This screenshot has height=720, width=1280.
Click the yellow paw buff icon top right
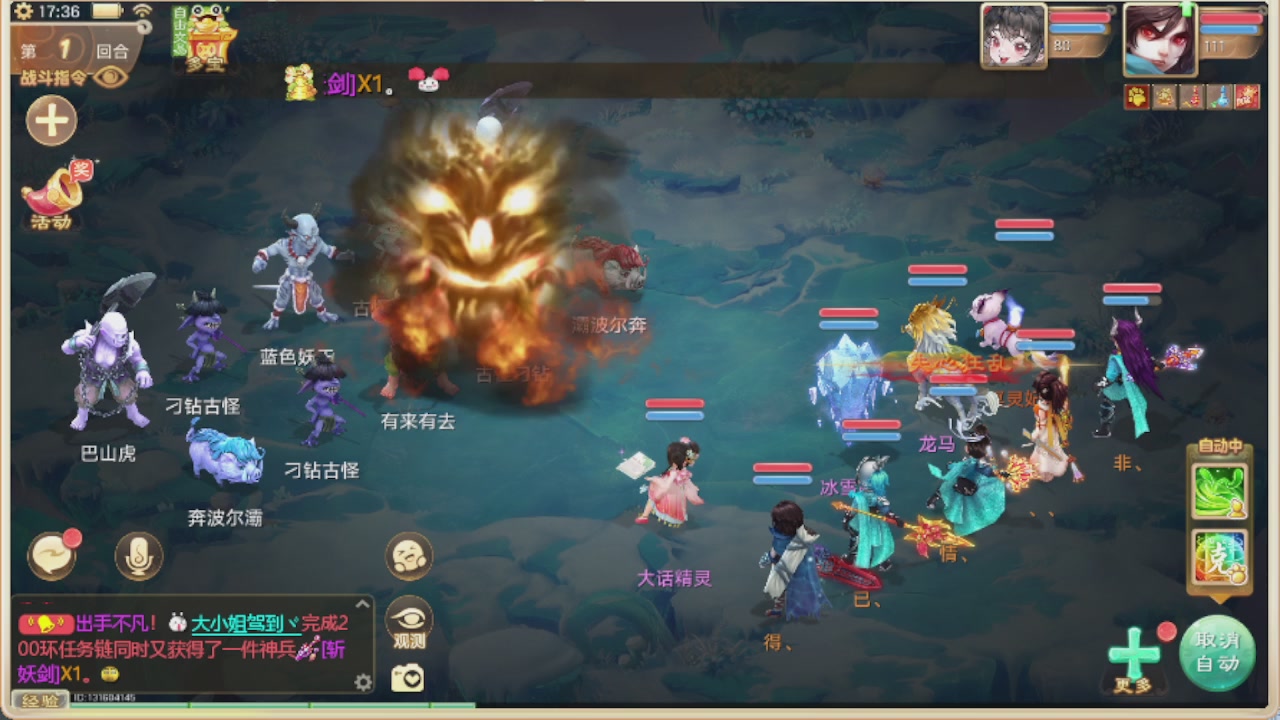(x=1137, y=96)
